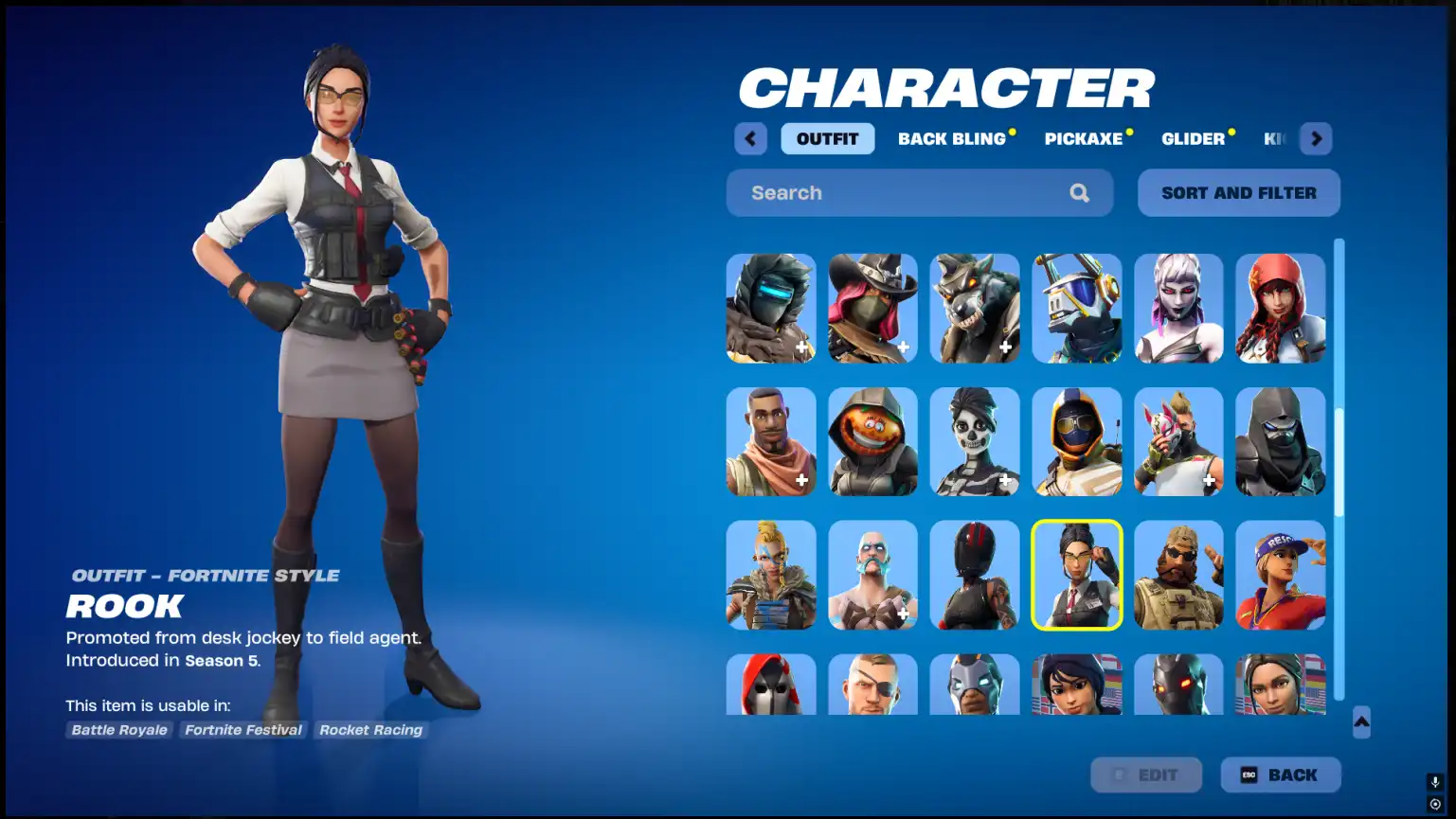
Task: Pick the jack-o'-lantern hooded outfit
Action: coord(872,441)
